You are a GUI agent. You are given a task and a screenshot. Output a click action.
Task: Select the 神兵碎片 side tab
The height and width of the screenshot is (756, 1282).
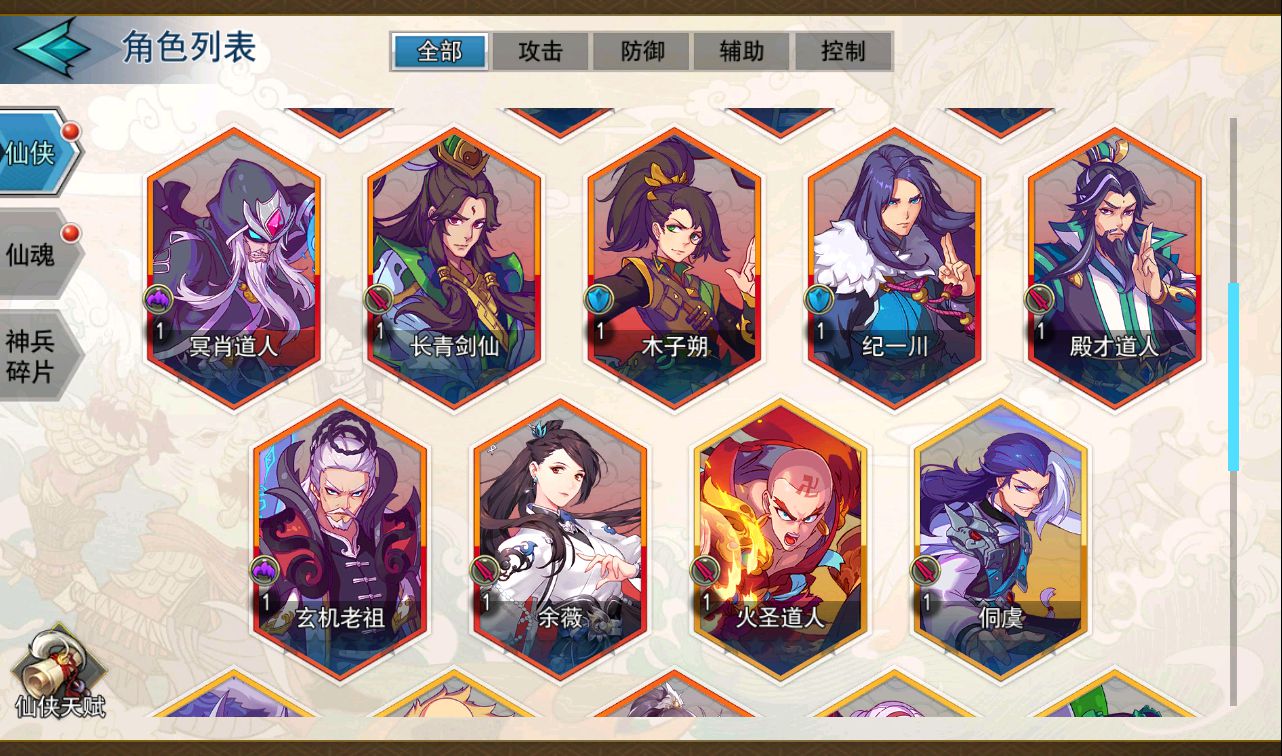[x=32, y=356]
